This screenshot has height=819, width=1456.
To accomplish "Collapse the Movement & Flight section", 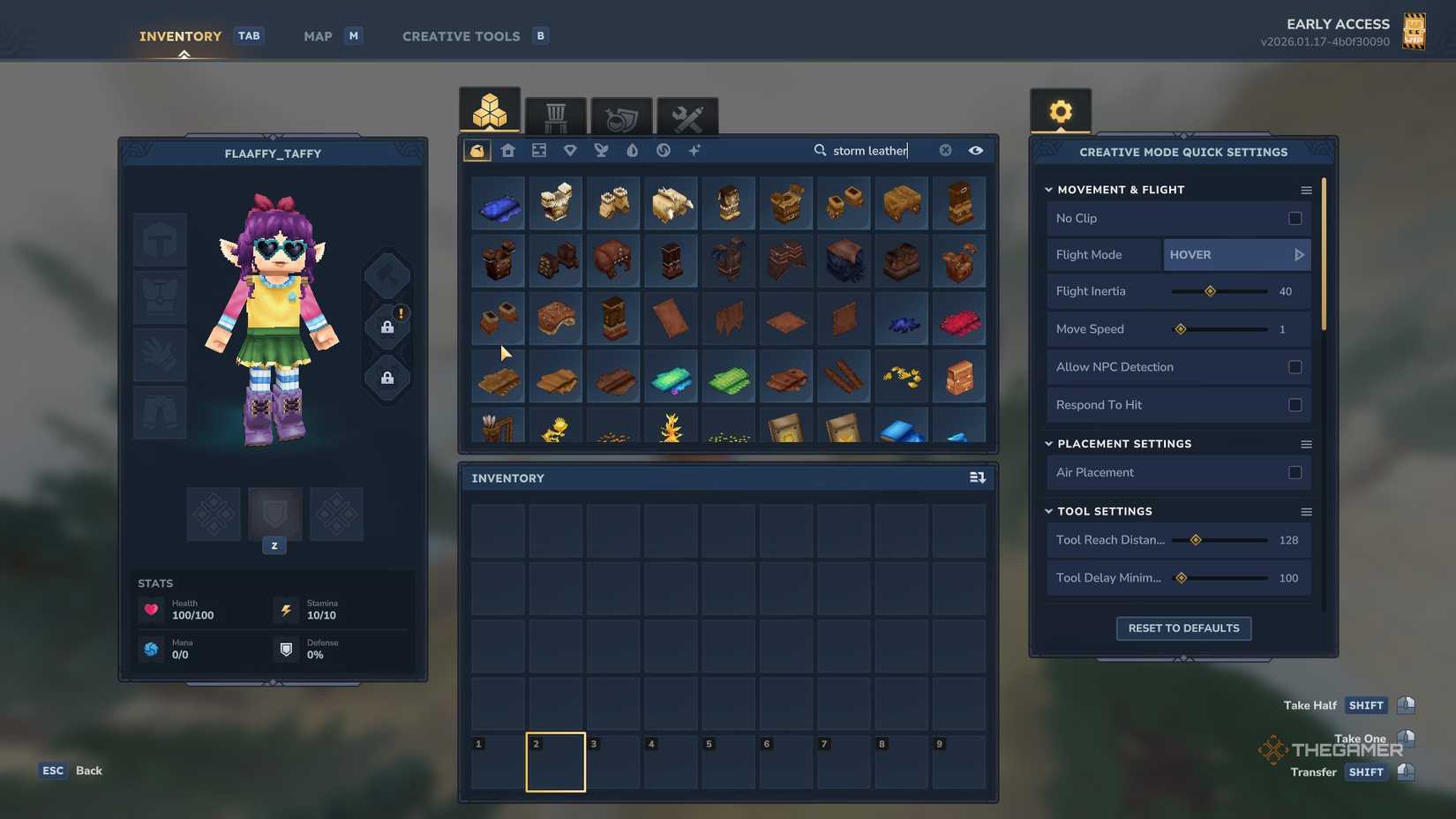I will [x=1048, y=189].
